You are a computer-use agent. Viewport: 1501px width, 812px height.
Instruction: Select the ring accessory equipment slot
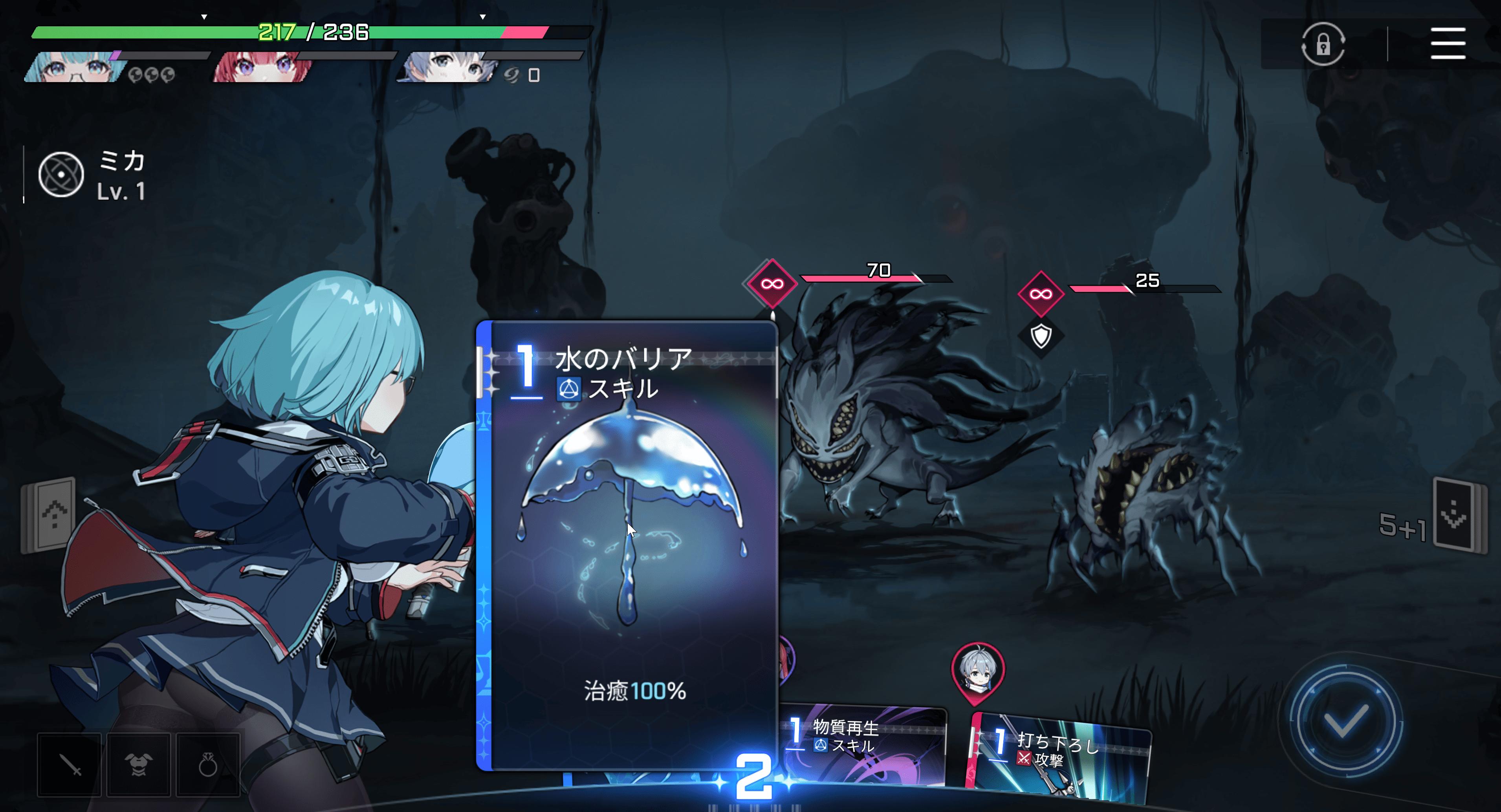click(208, 765)
